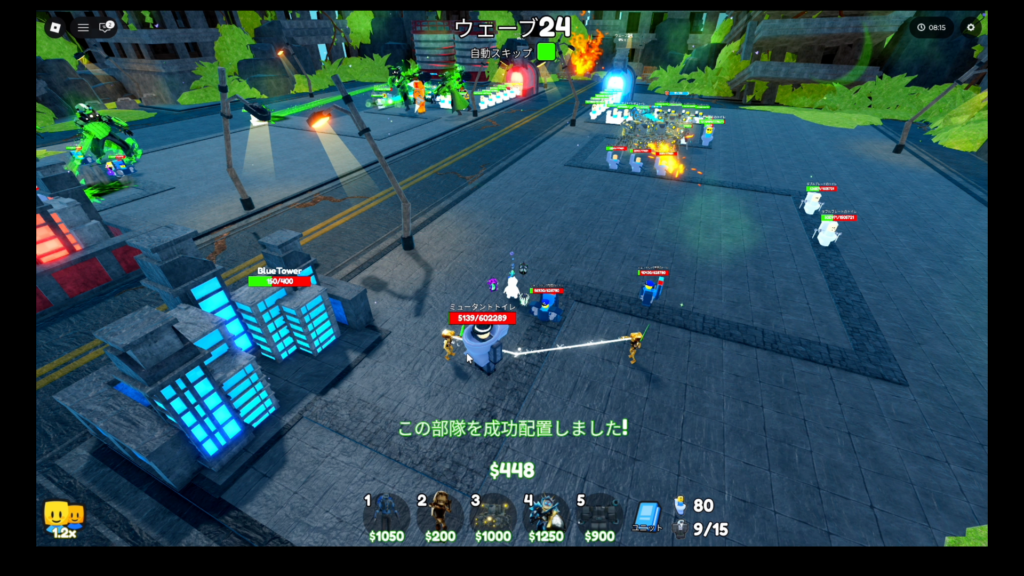The image size is (1024, 576).
Task: Open the hamburger menu at top
Action: (83, 27)
